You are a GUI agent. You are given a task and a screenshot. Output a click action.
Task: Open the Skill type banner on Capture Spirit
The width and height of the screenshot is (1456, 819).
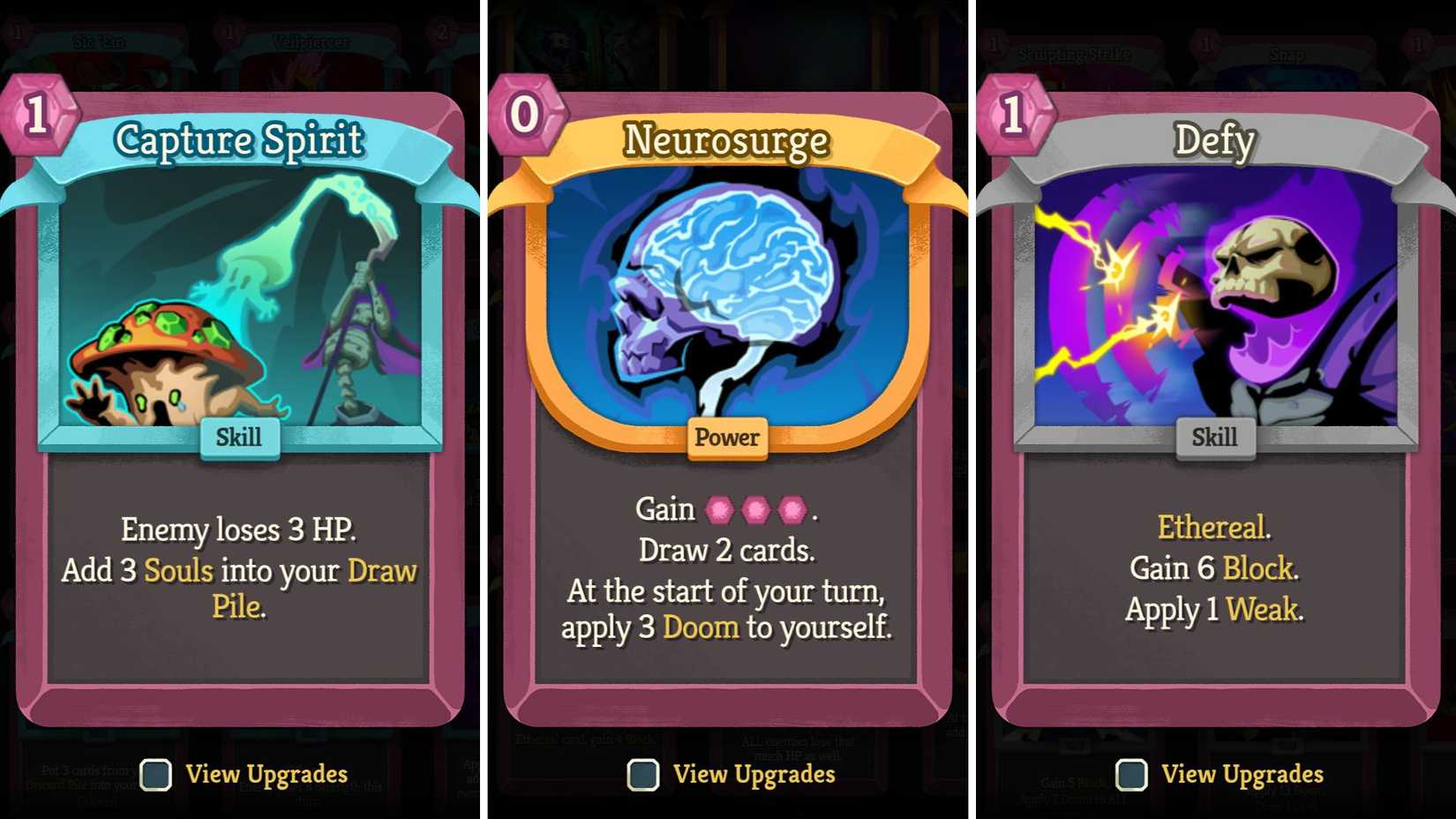pos(238,437)
